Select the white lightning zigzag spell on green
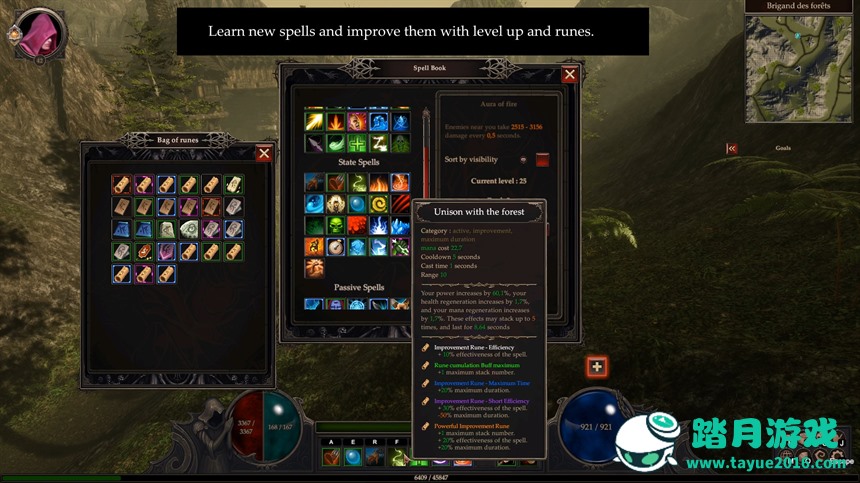 379,143
